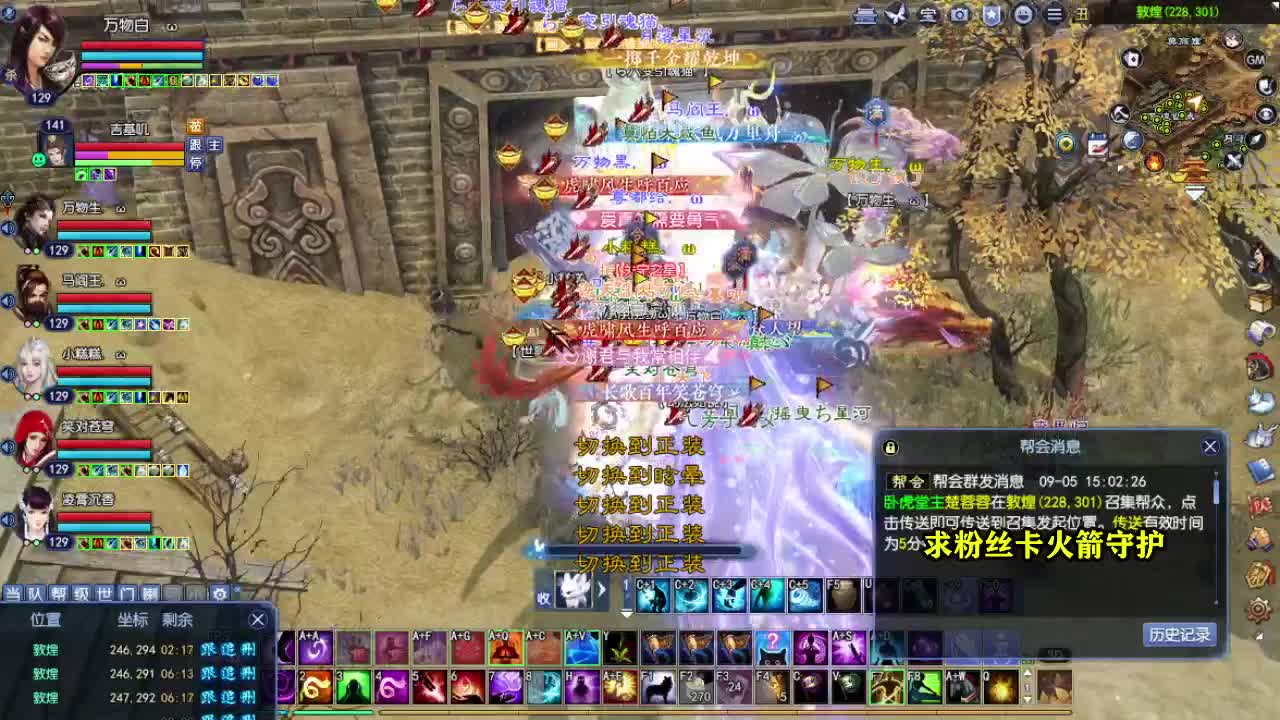
Task: Open the hamburger menu icon on top bar
Action: point(1054,15)
